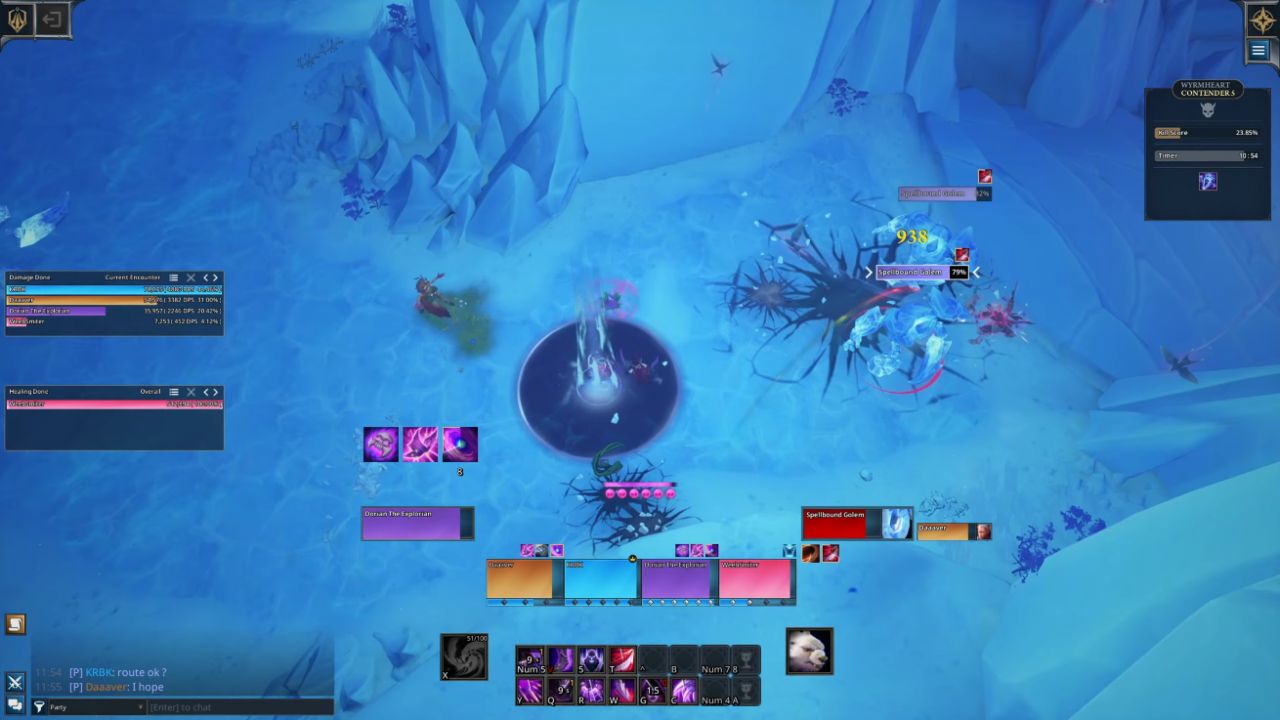The height and width of the screenshot is (720, 1280).
Task: Close the Healing Done meter panel
Action: (x=190, y=392)
